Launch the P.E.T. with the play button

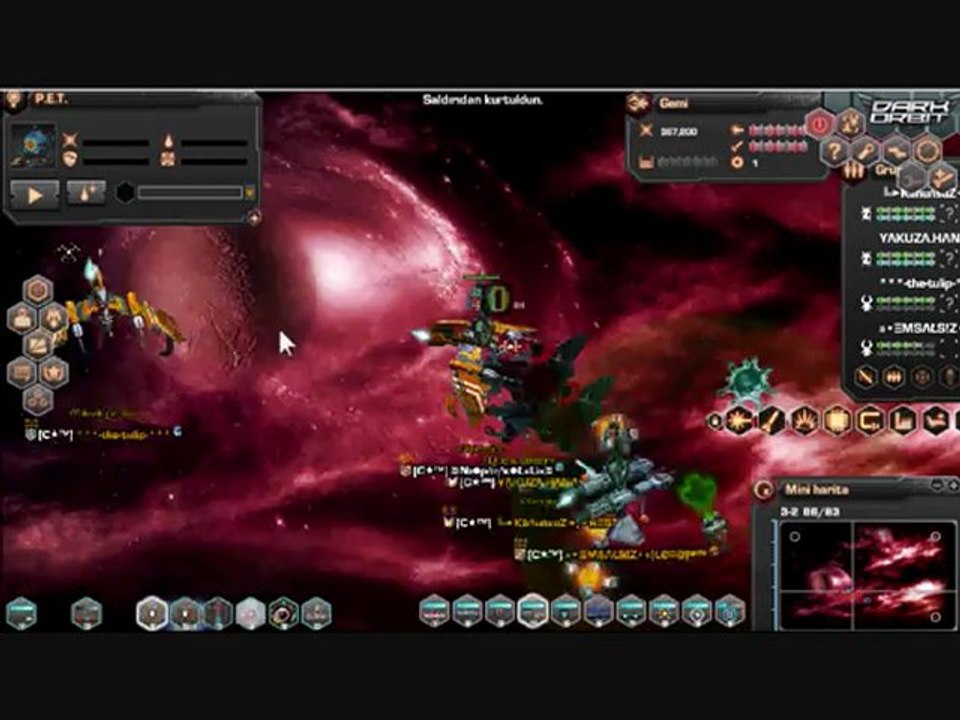pos(35,194)
